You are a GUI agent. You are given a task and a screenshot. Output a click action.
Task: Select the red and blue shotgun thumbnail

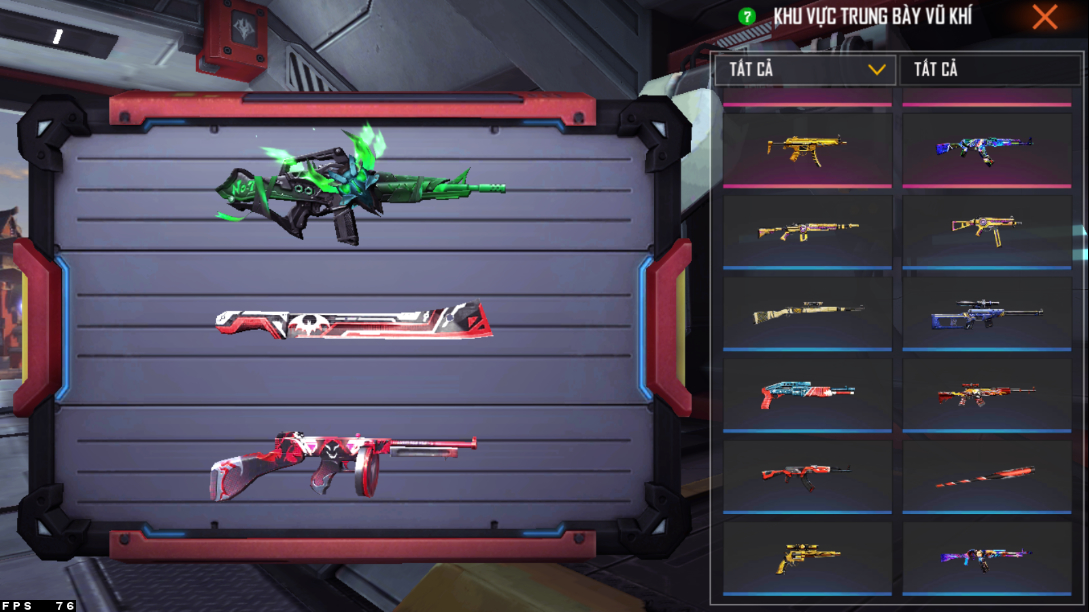point(806,394)
